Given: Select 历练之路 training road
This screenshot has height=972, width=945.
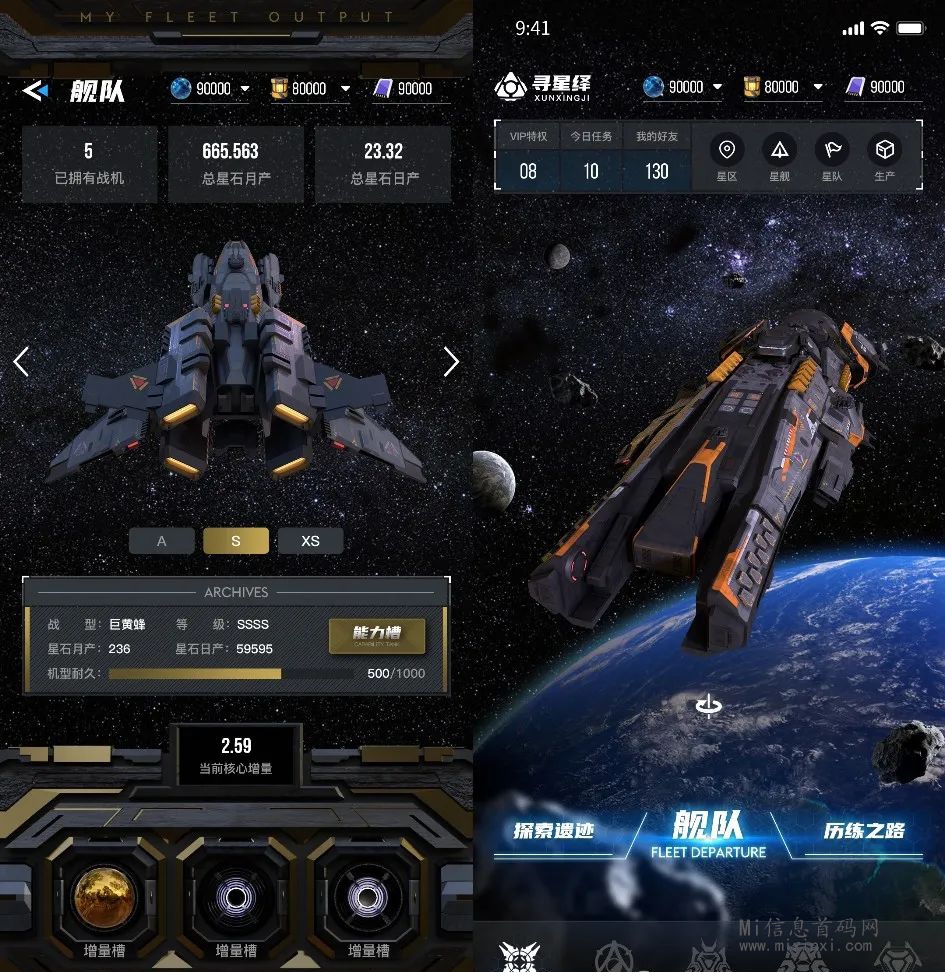Looking at the screenshot, I should pyautogui.click(x=864, y=832).
